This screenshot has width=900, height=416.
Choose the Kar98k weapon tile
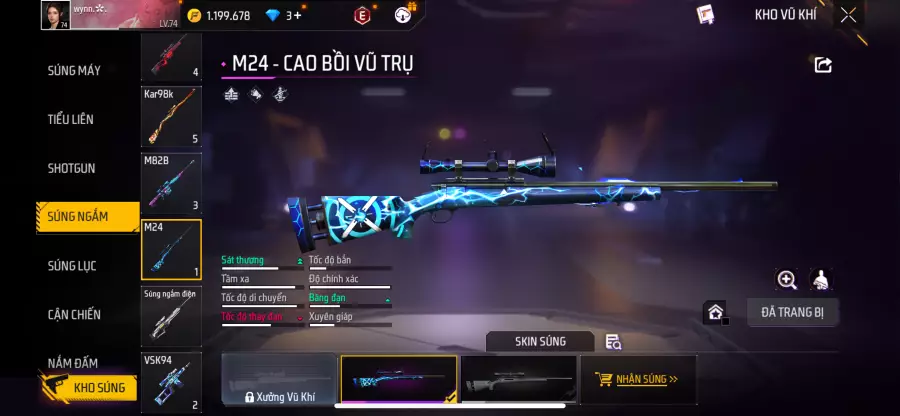pos(171,116)
